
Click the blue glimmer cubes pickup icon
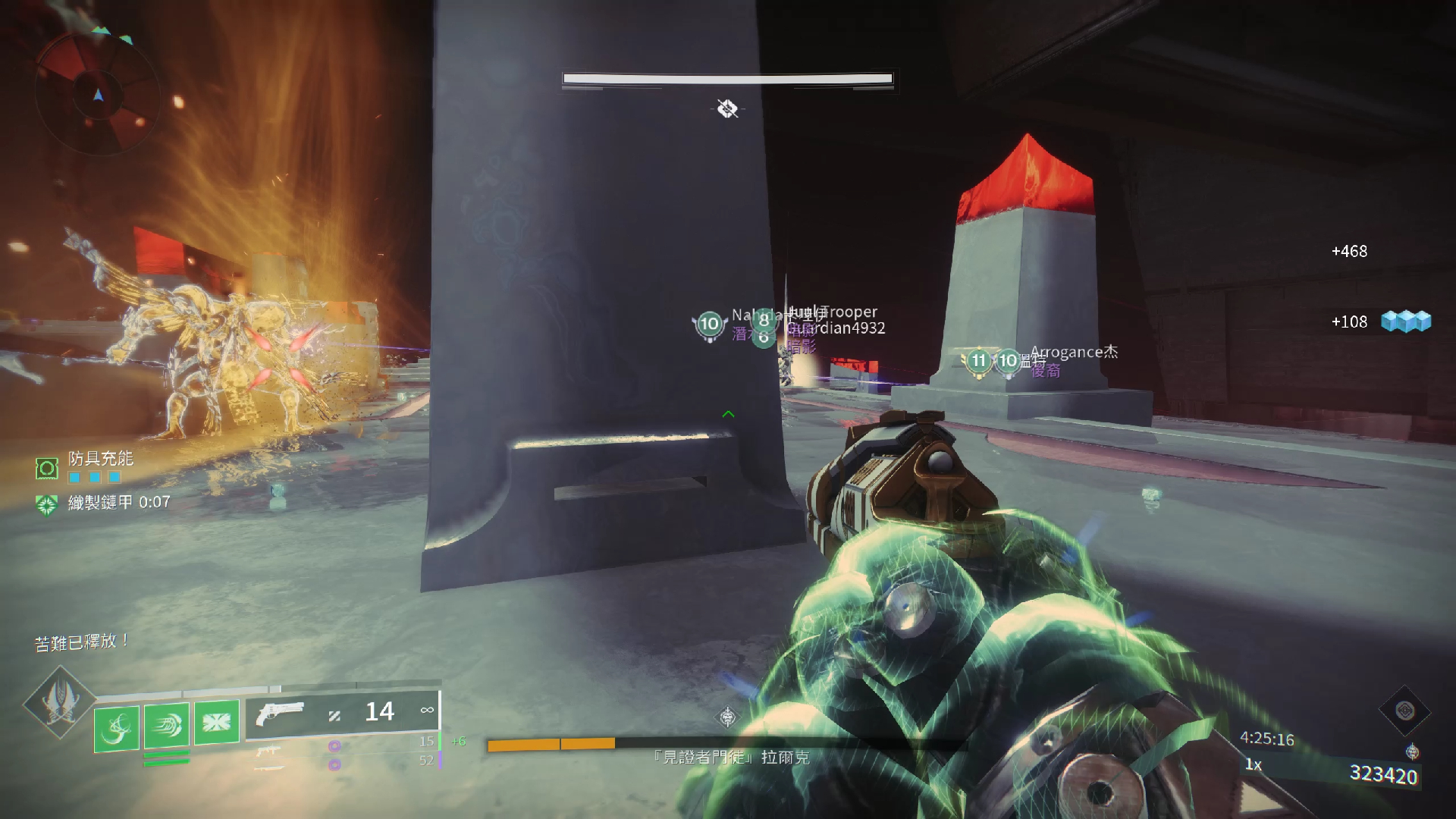[1405, 322]
